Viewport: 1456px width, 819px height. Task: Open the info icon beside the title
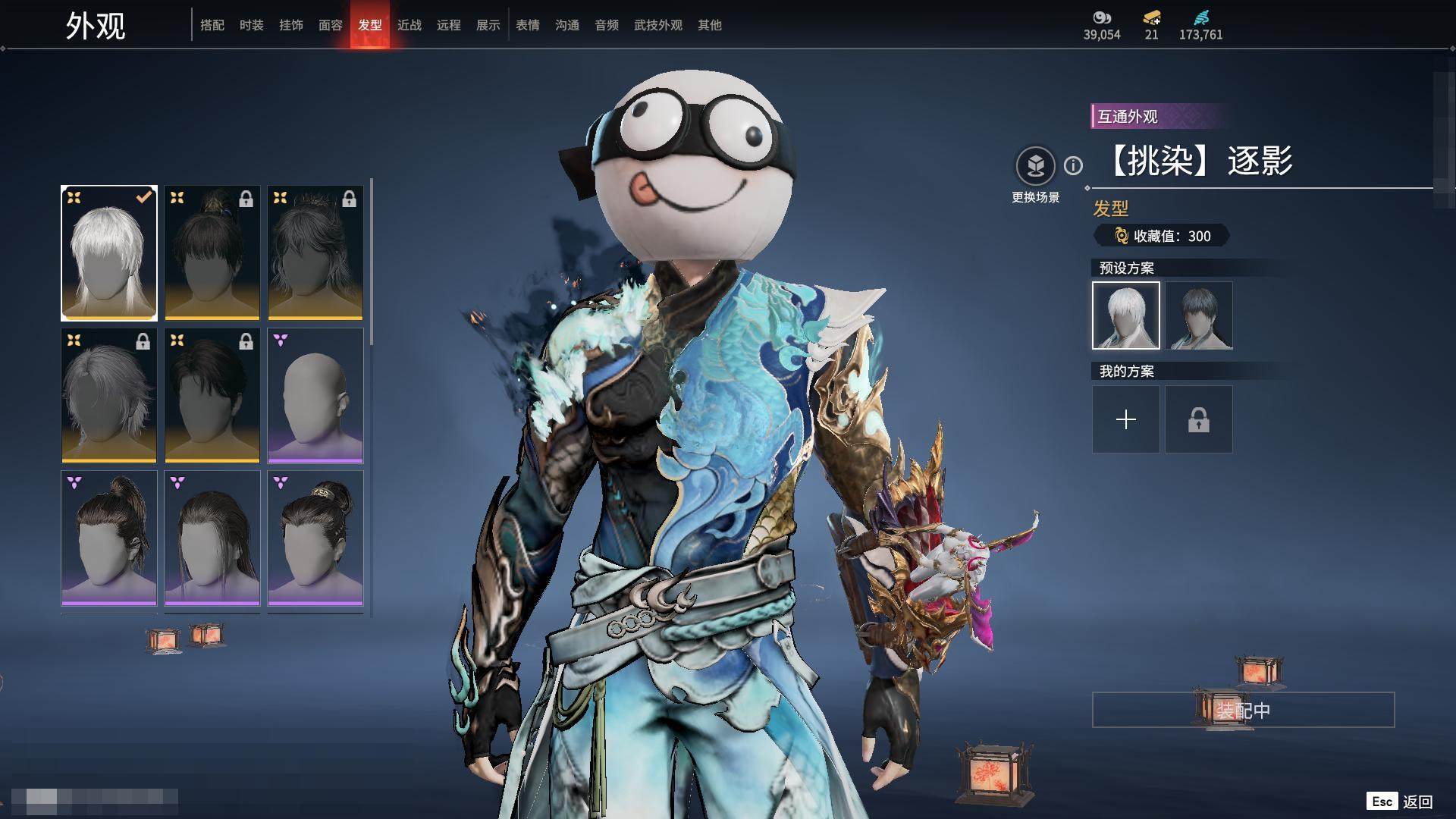[1073, 165]
